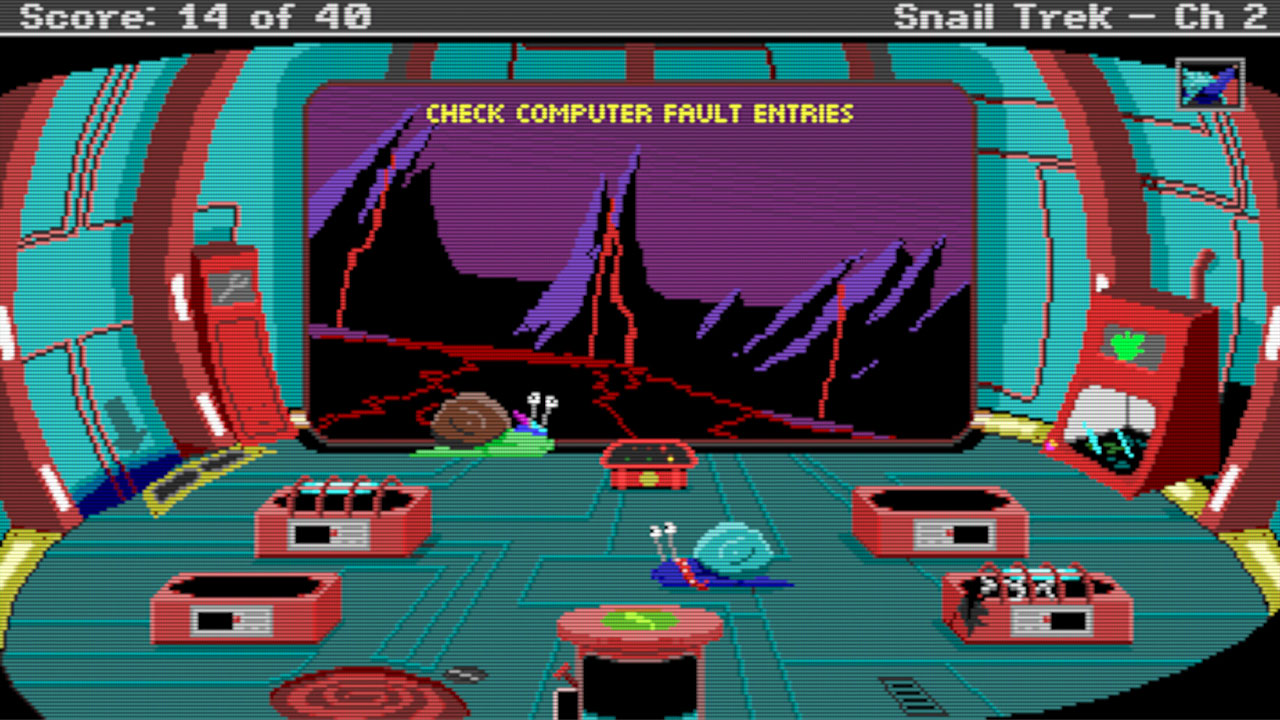This screenshot has height=720, width=1280.
Task: Click the CHECK COMPUTER FAULT ENTRIES message
Action: [x=640, y=113]
